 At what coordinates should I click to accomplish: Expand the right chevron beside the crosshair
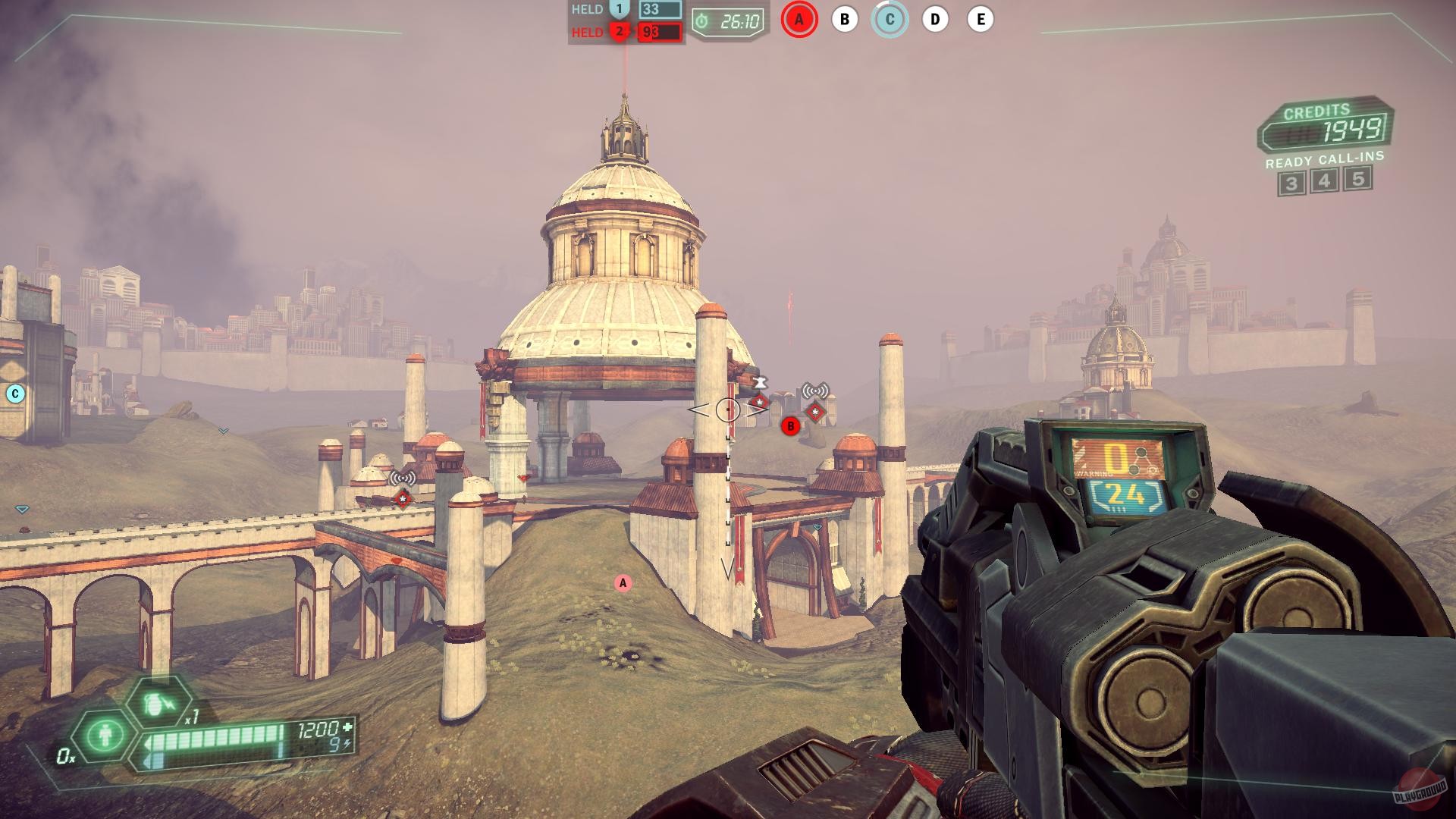[758, 409]
